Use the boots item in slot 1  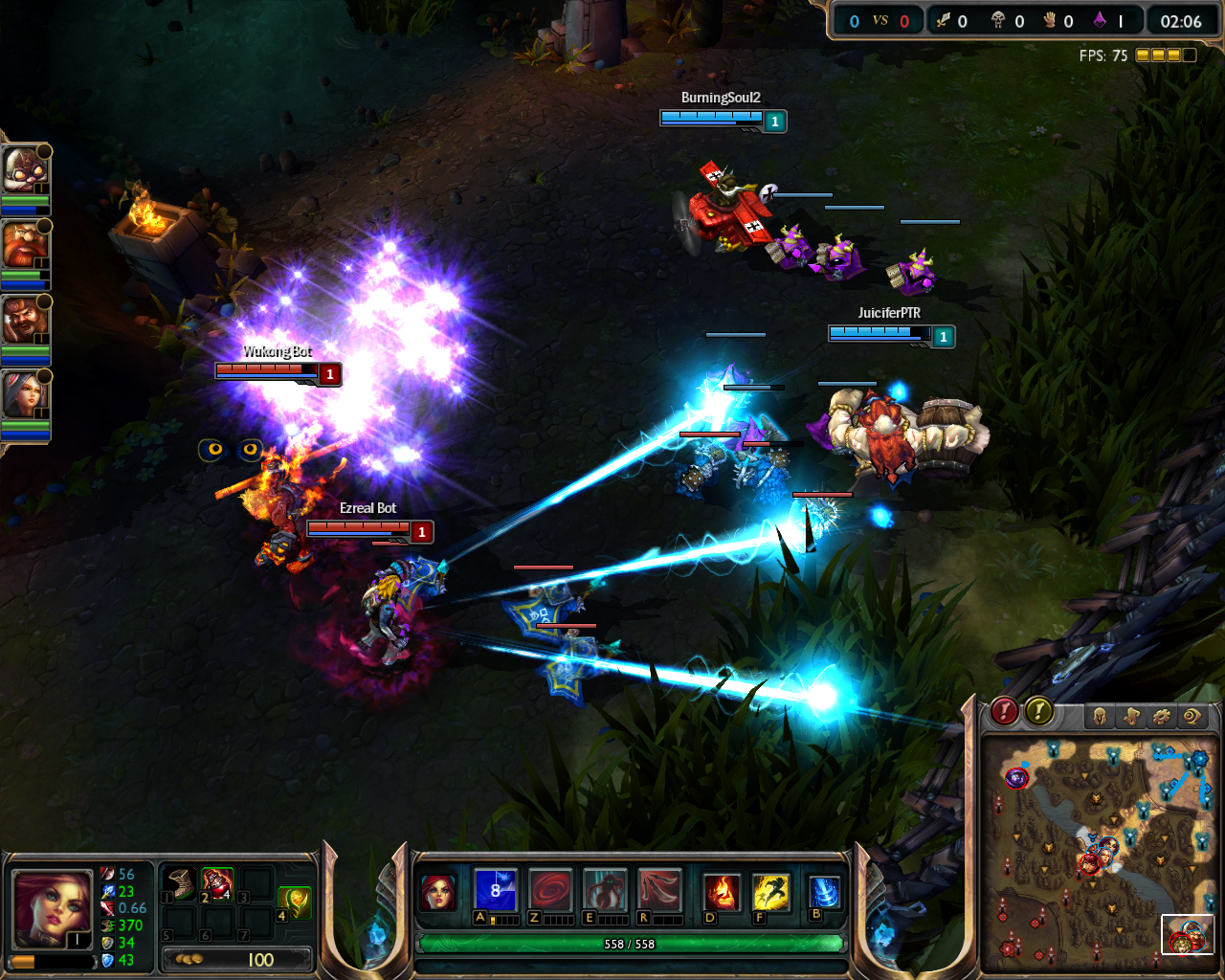pos(180,883)
